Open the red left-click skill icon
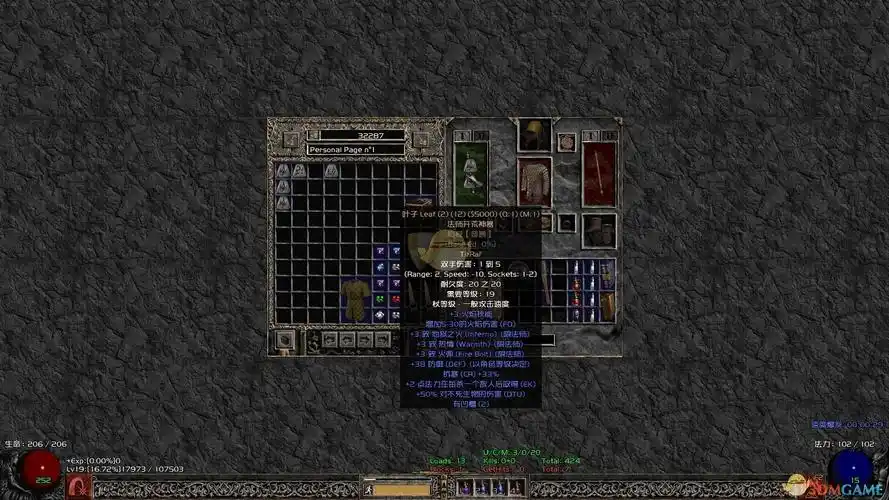The height and width of the screenshot is (500, 889). coord(77,487)
